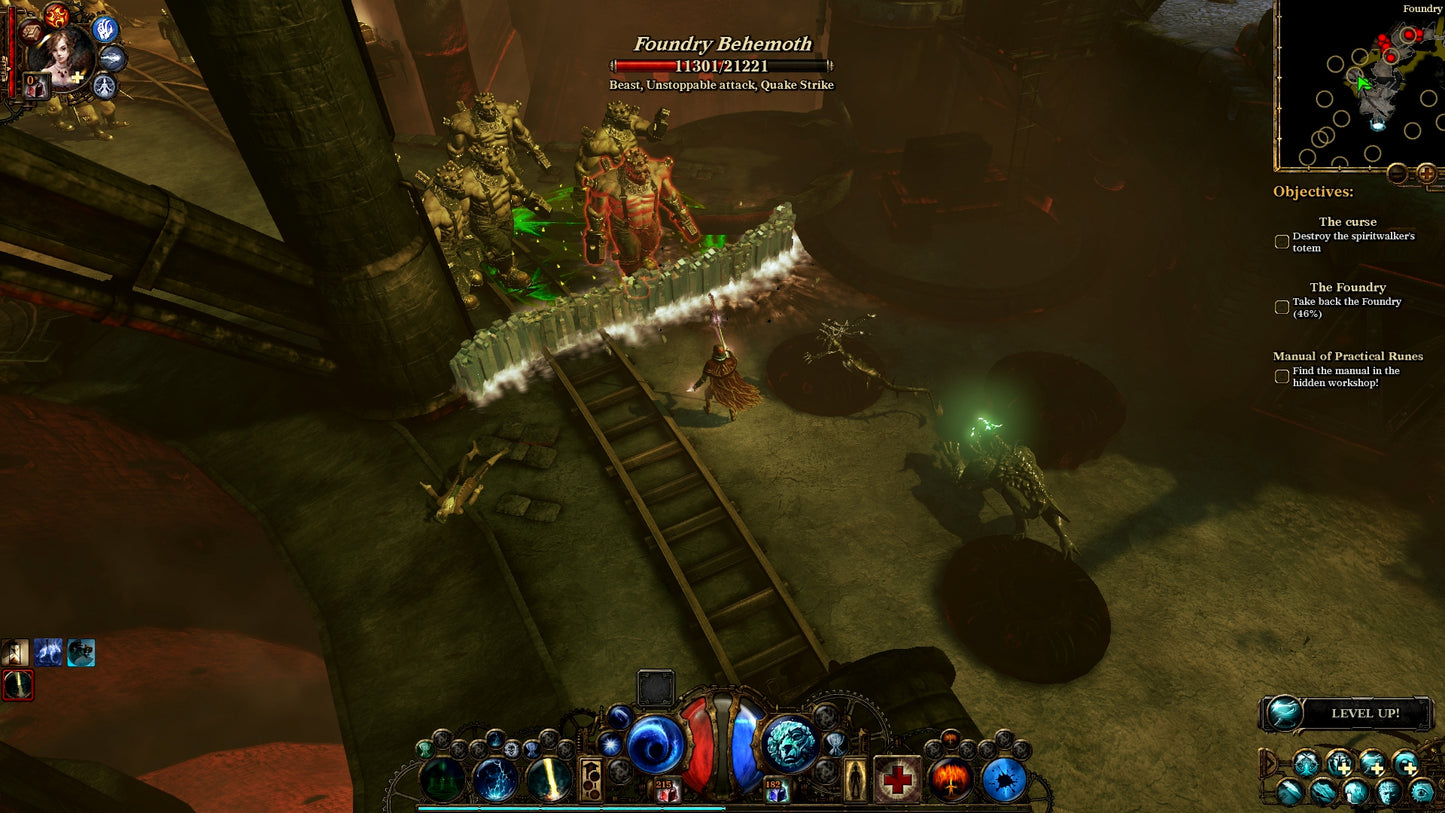
Task: Use the red health potion with 215 count
Action: pyautogui.click(x=667, y=790)
